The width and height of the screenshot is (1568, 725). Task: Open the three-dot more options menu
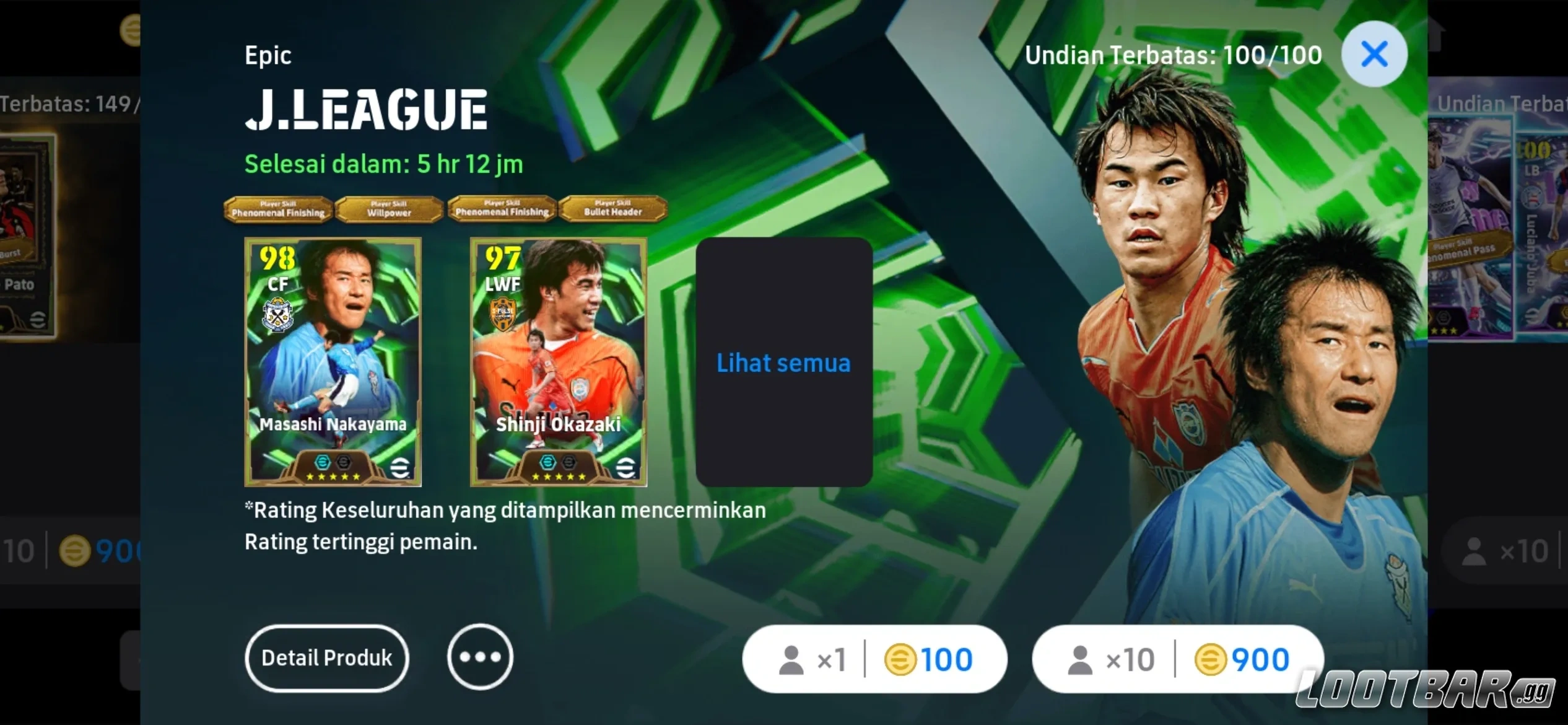click(481, 657)
